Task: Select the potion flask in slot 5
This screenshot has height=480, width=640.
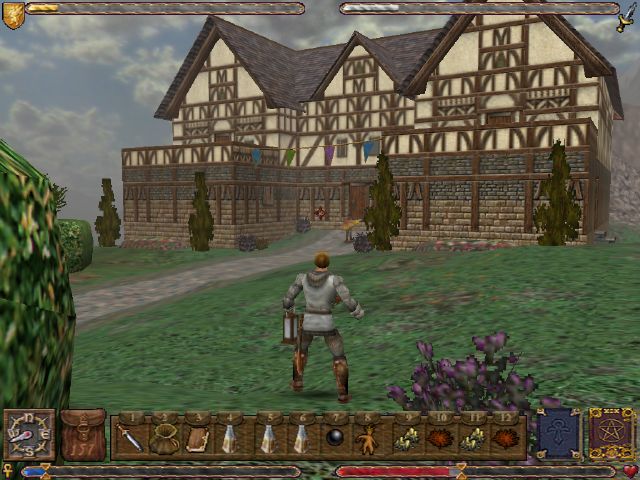Action: point(268,438)
